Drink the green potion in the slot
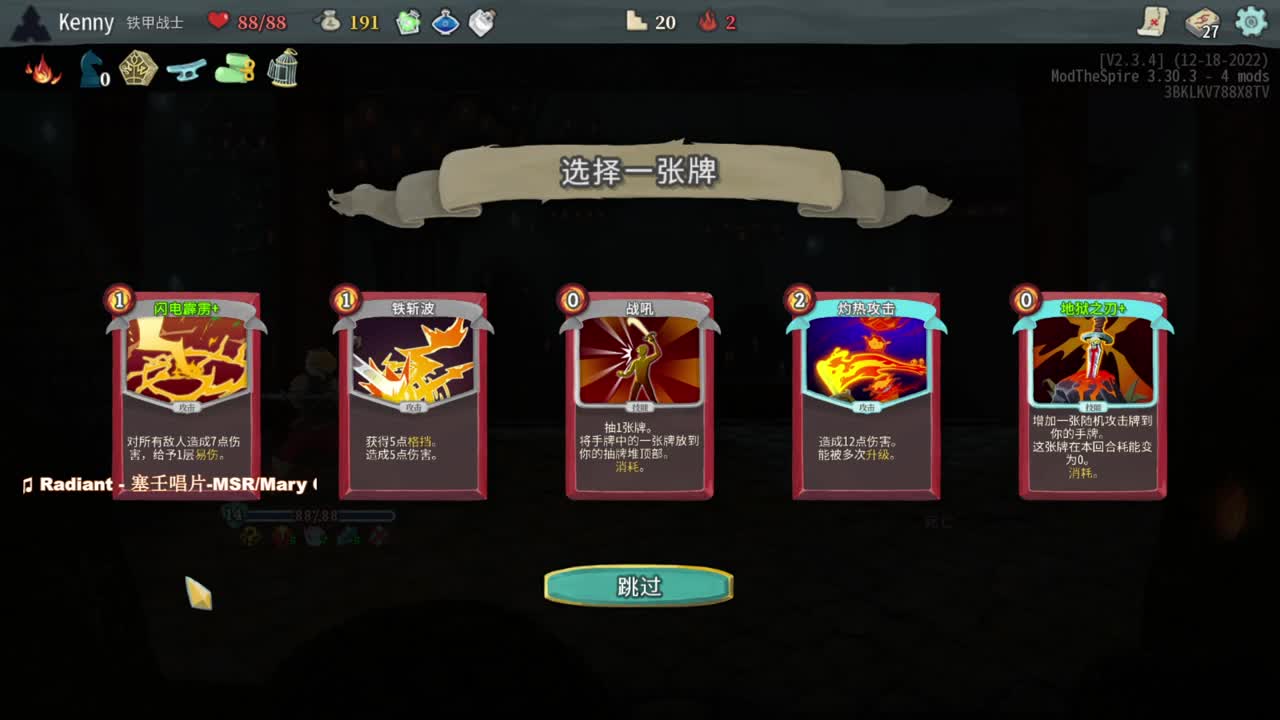This screenshot has width=1280, height=720. click(x=407, y=21)
